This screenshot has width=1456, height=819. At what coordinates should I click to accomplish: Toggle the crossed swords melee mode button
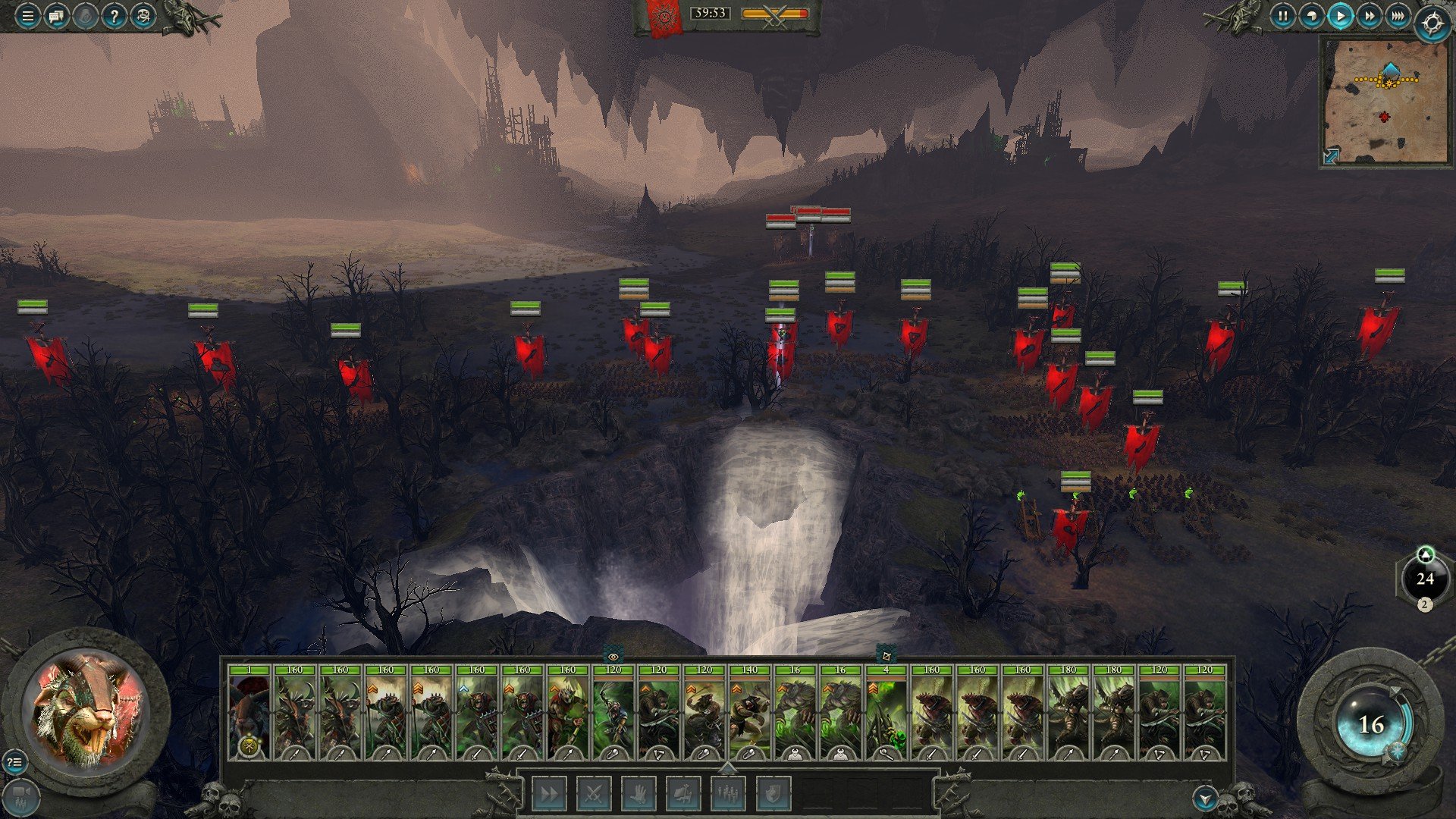click(x=594, y=794)
